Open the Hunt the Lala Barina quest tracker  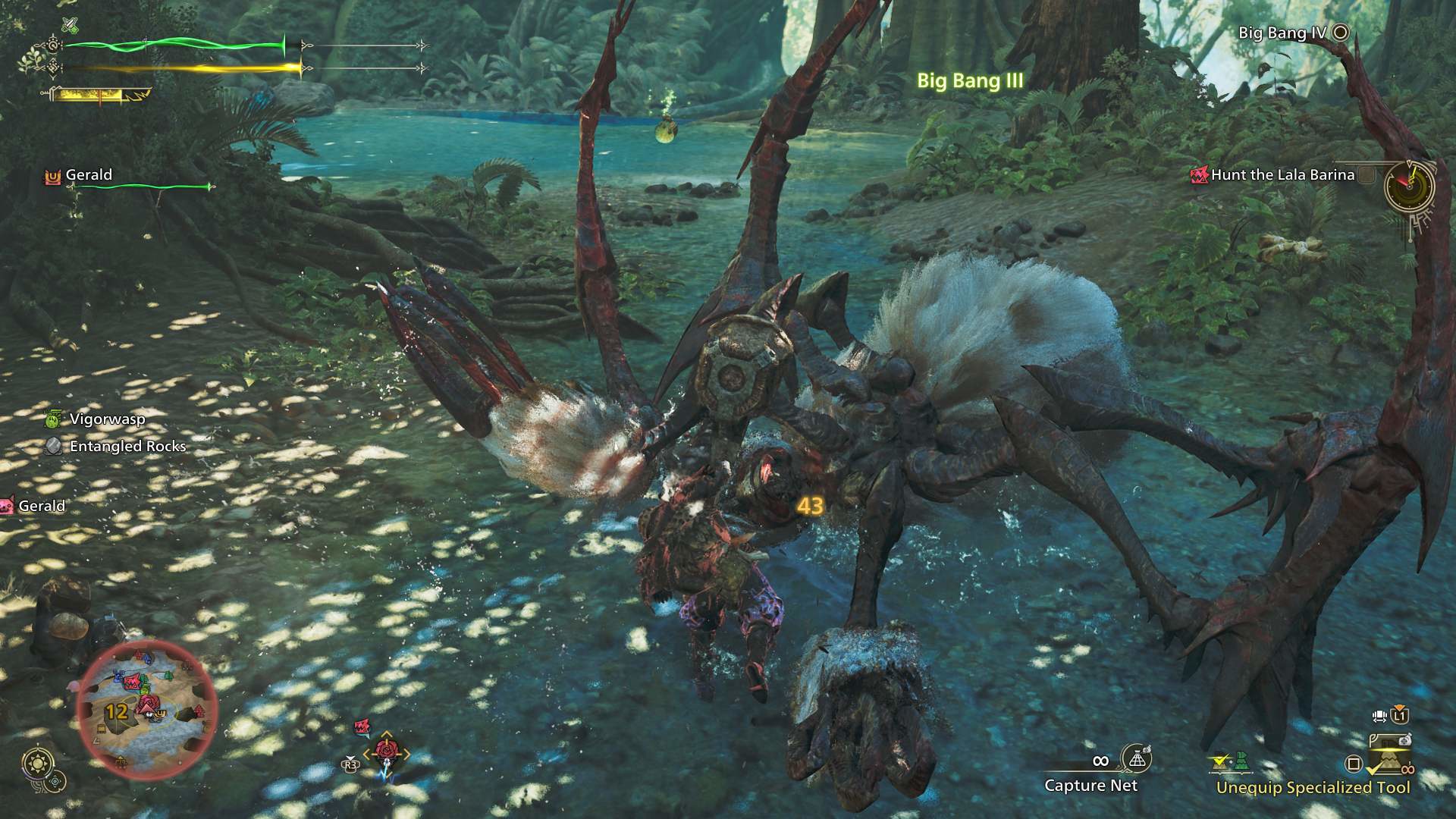1282,175
